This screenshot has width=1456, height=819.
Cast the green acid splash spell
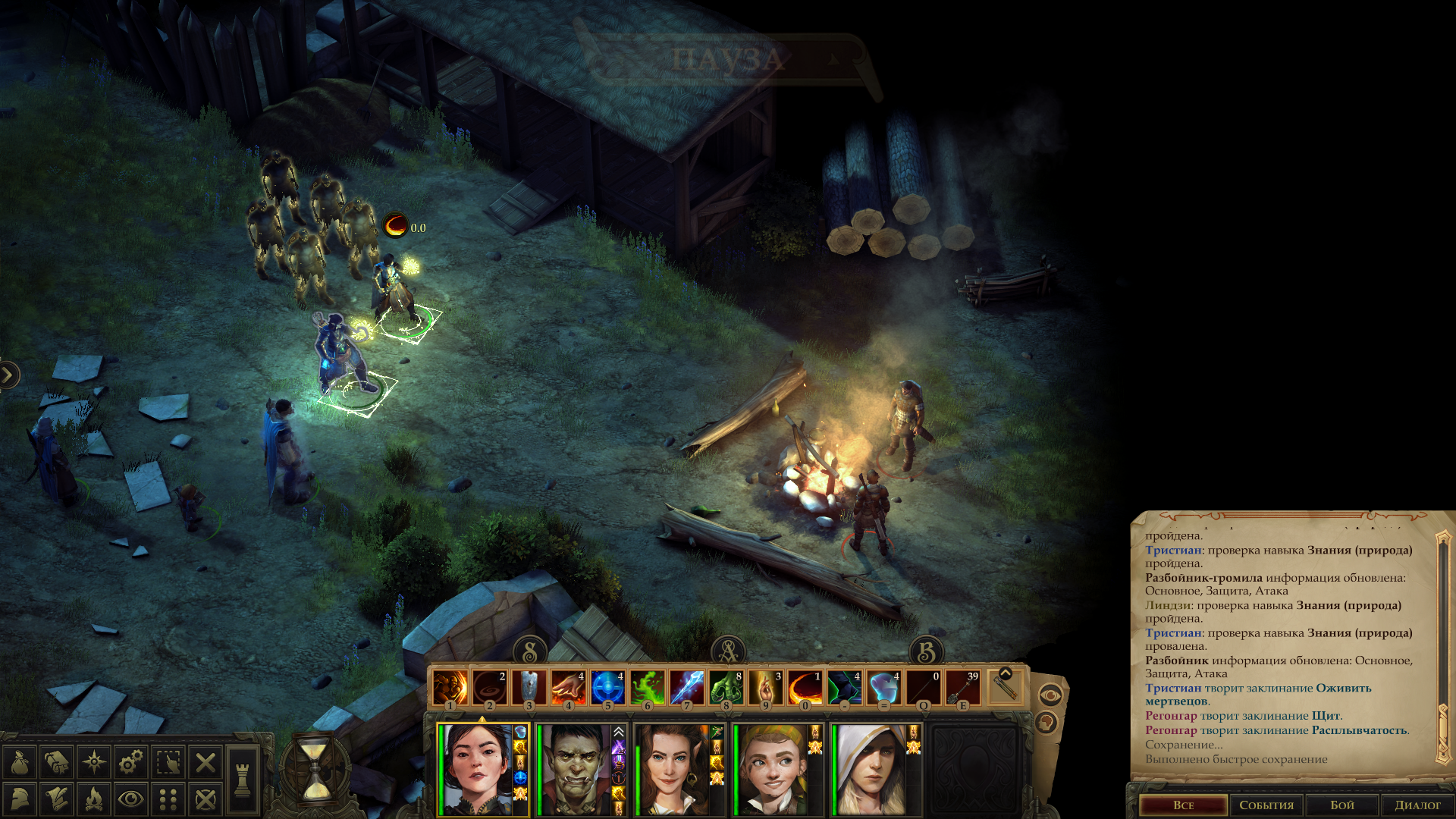point(647,688)
